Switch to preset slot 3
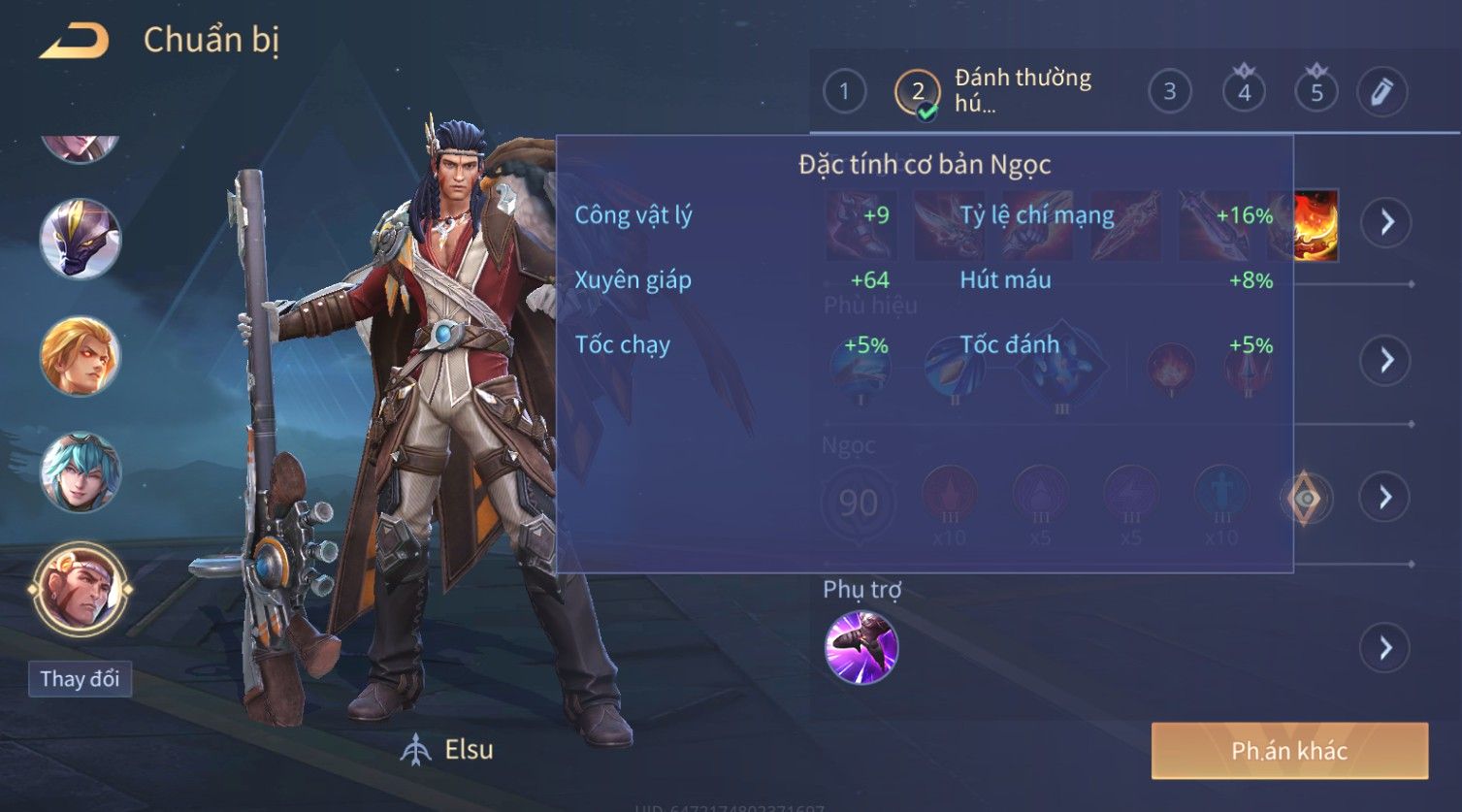This screenshot has width=1462, height=812. pos(1169,92)
